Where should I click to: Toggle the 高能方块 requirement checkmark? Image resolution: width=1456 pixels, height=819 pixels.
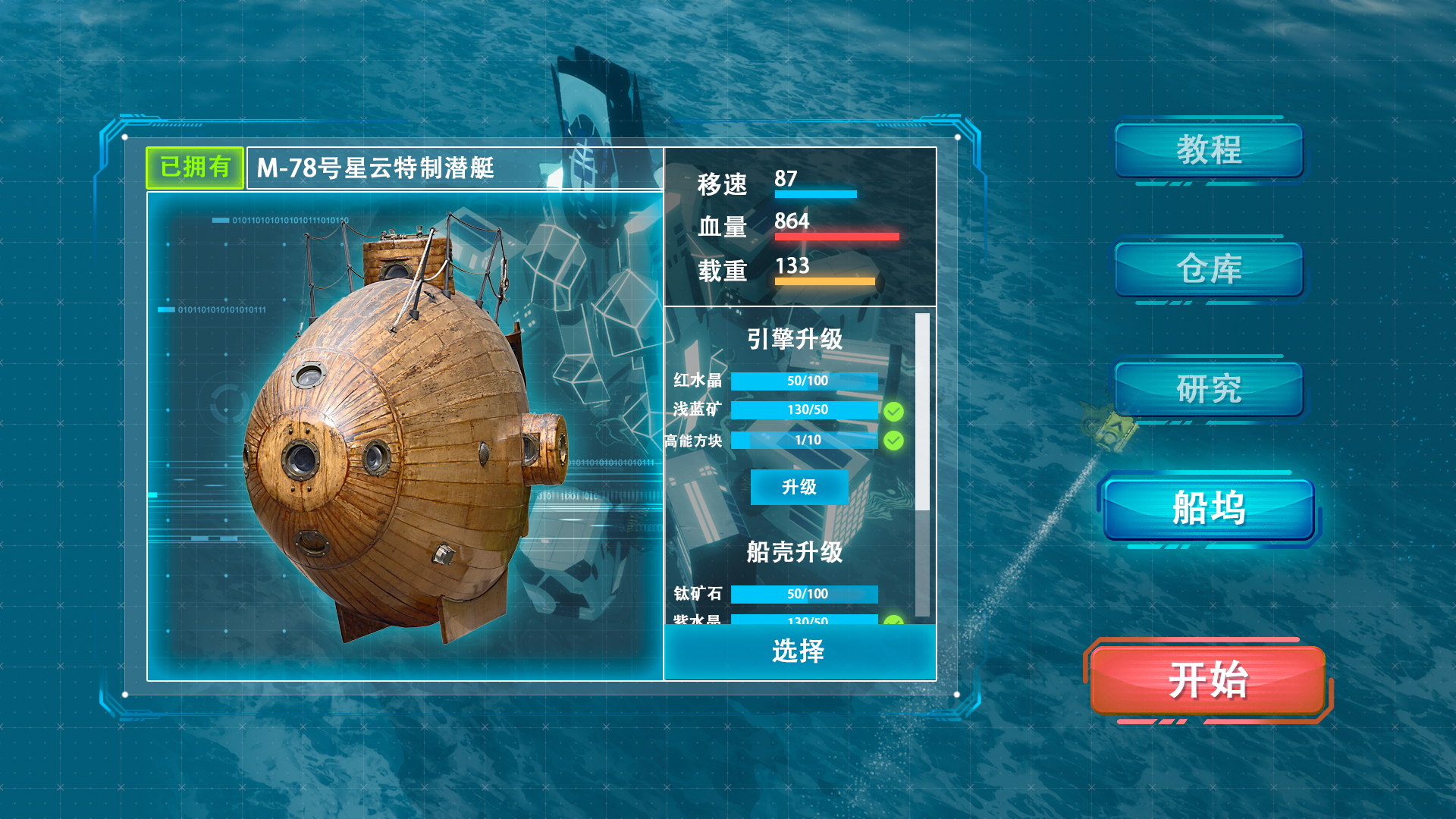(894, 440)
